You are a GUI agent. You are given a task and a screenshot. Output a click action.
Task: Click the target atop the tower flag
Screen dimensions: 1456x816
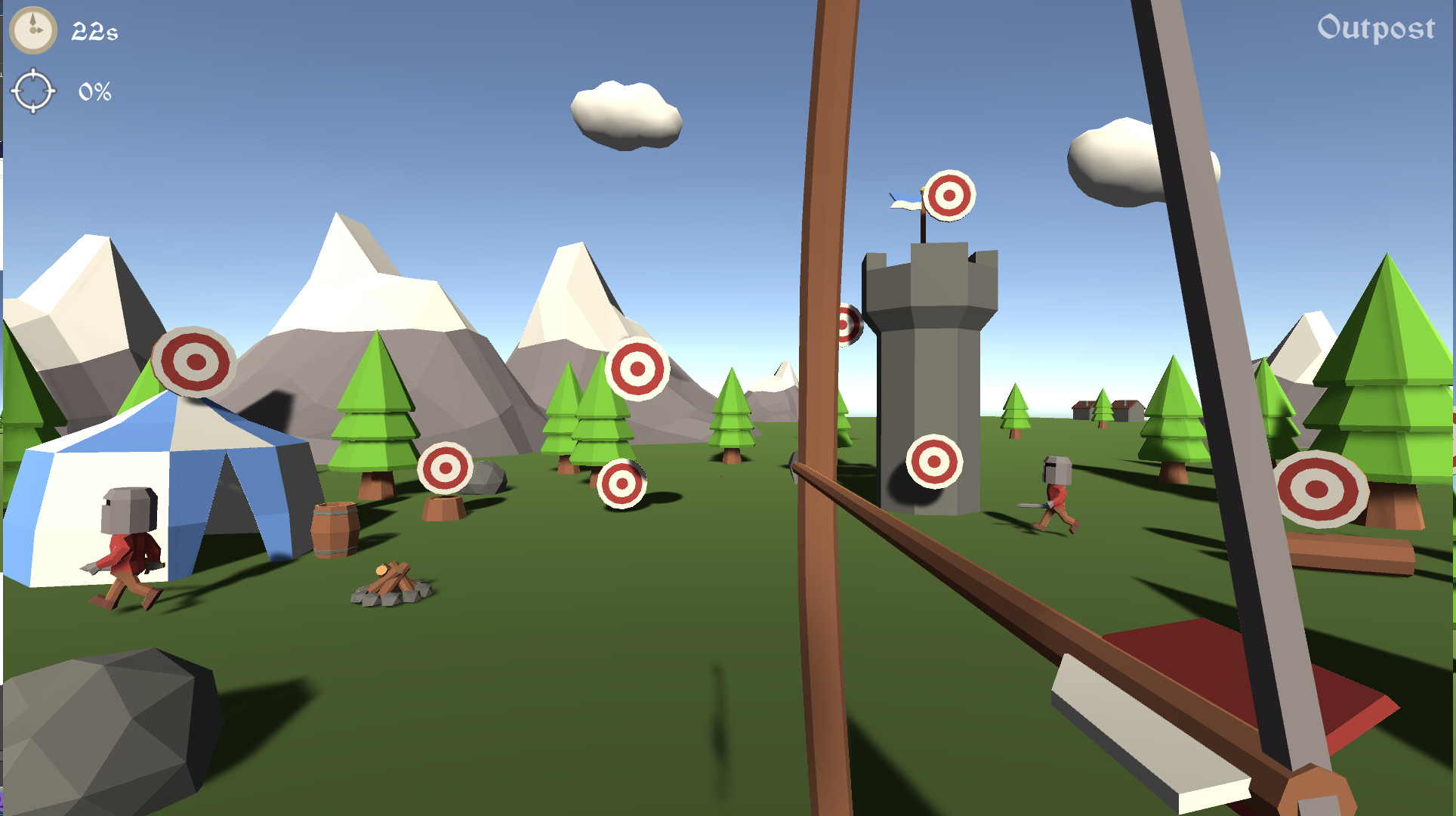(x=950, y=198)
